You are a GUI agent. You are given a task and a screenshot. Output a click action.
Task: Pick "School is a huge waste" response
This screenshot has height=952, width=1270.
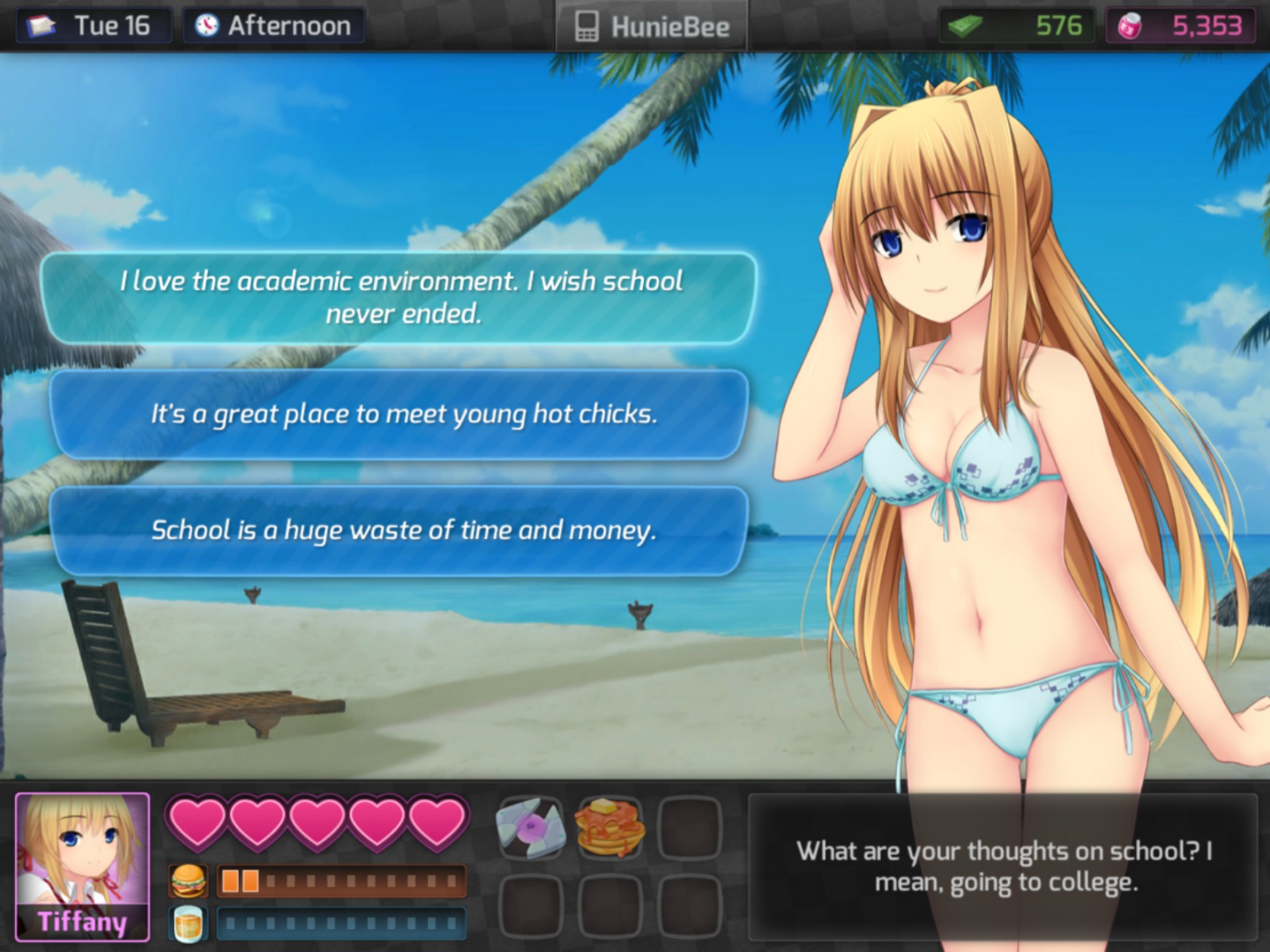[x=400, y=531]
